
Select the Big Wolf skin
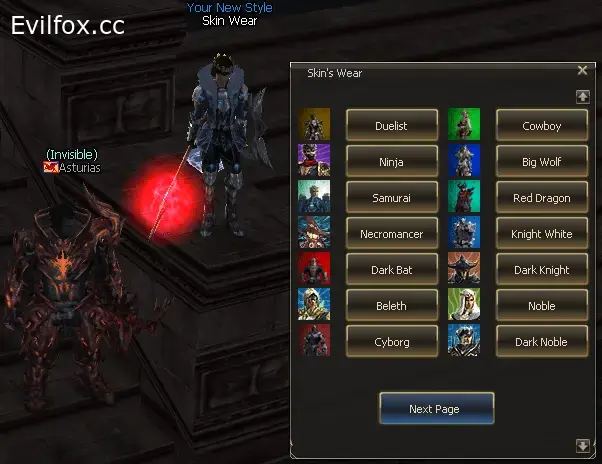(x=541, y=162)
